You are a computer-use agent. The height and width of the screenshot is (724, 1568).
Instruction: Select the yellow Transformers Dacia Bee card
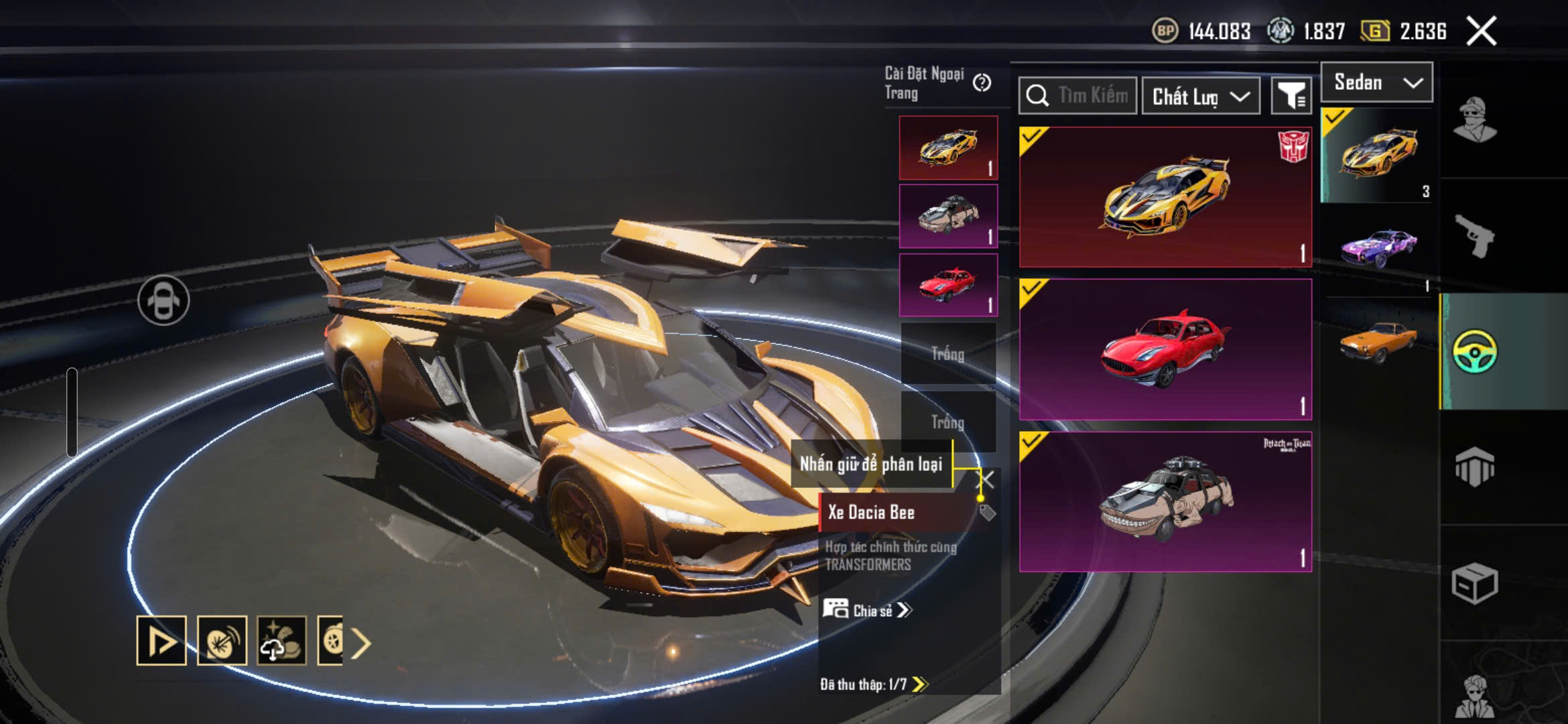(1165, 197)
